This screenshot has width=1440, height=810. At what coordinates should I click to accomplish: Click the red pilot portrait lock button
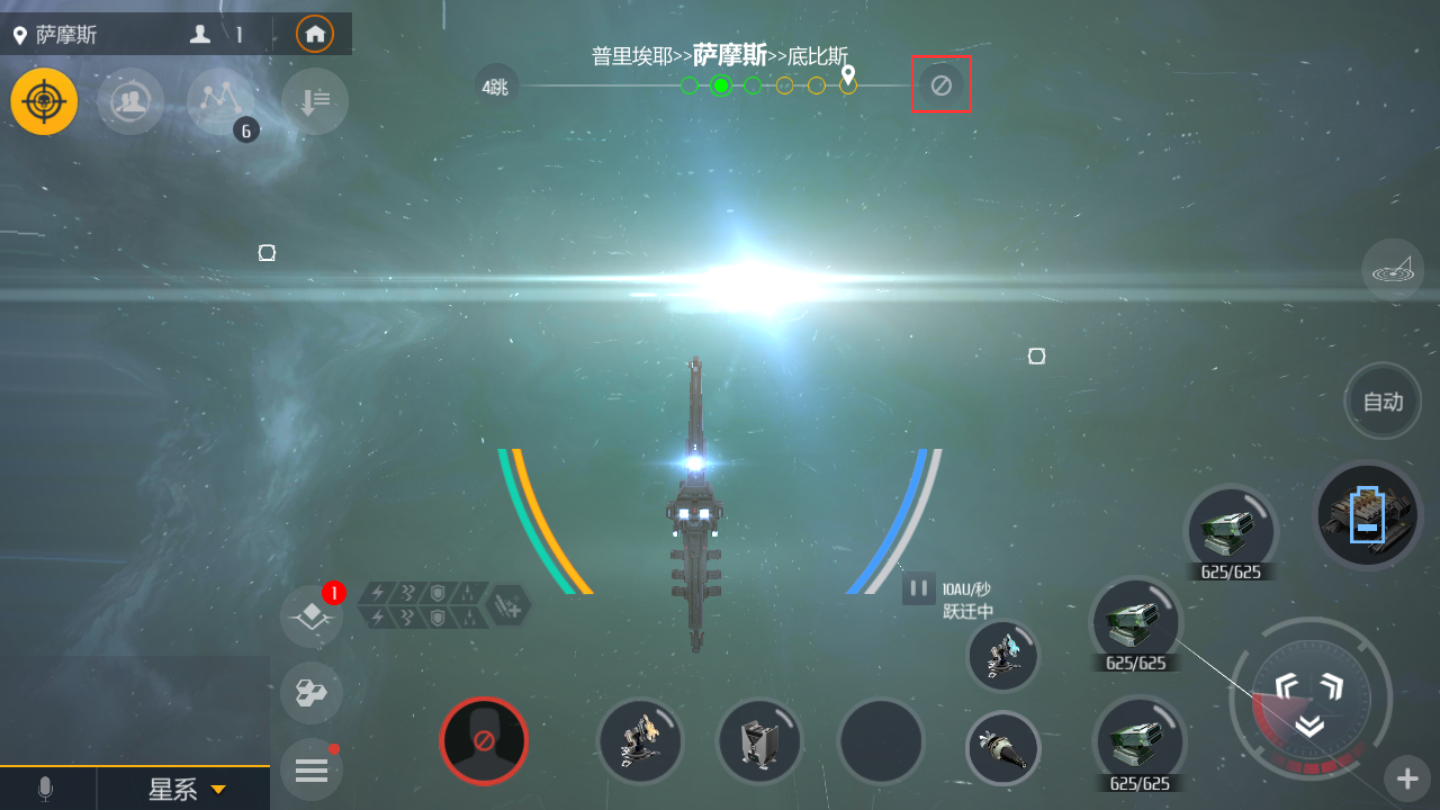(x=484, y=741)
